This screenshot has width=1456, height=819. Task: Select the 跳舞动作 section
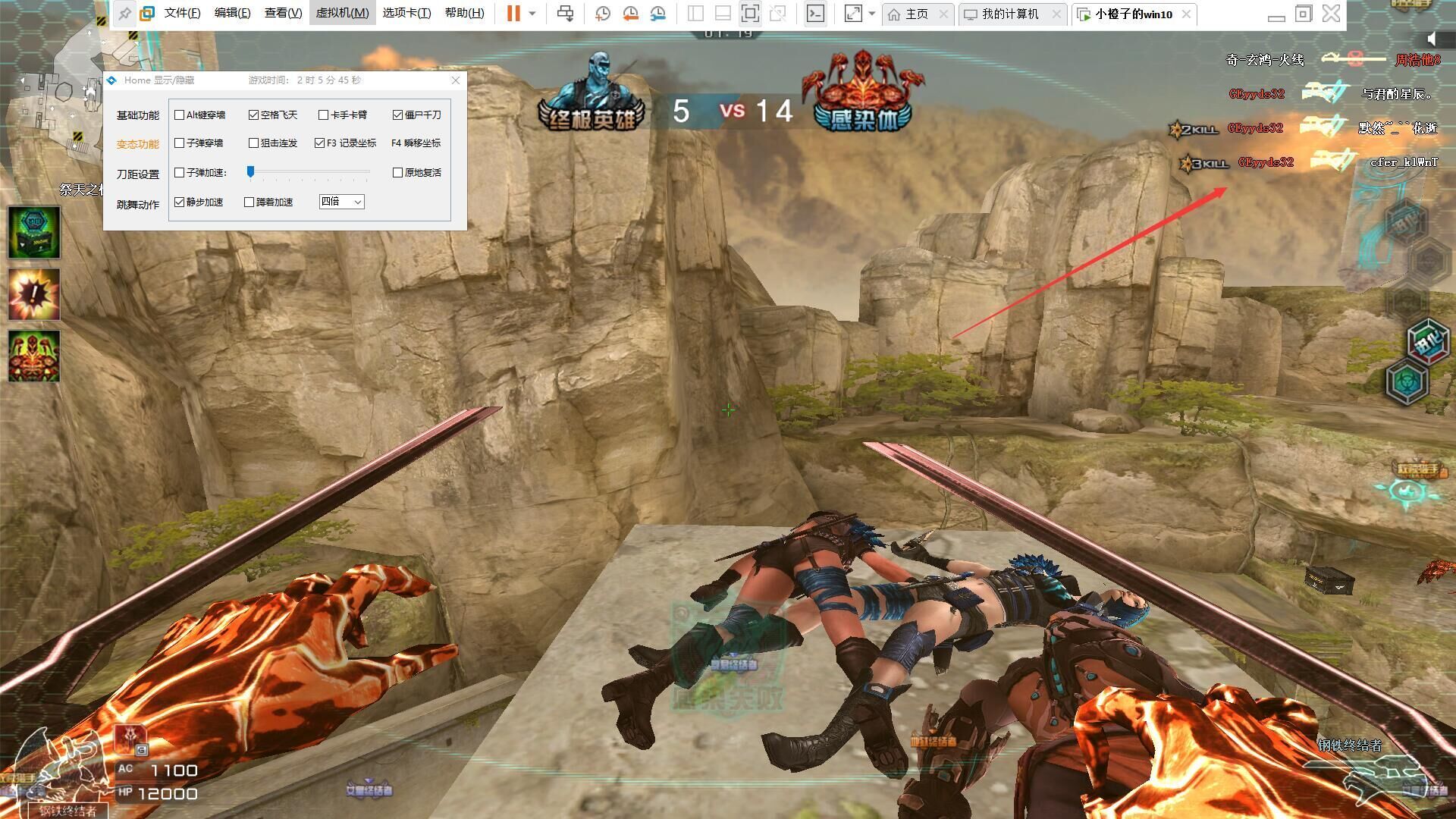point(137,205)
